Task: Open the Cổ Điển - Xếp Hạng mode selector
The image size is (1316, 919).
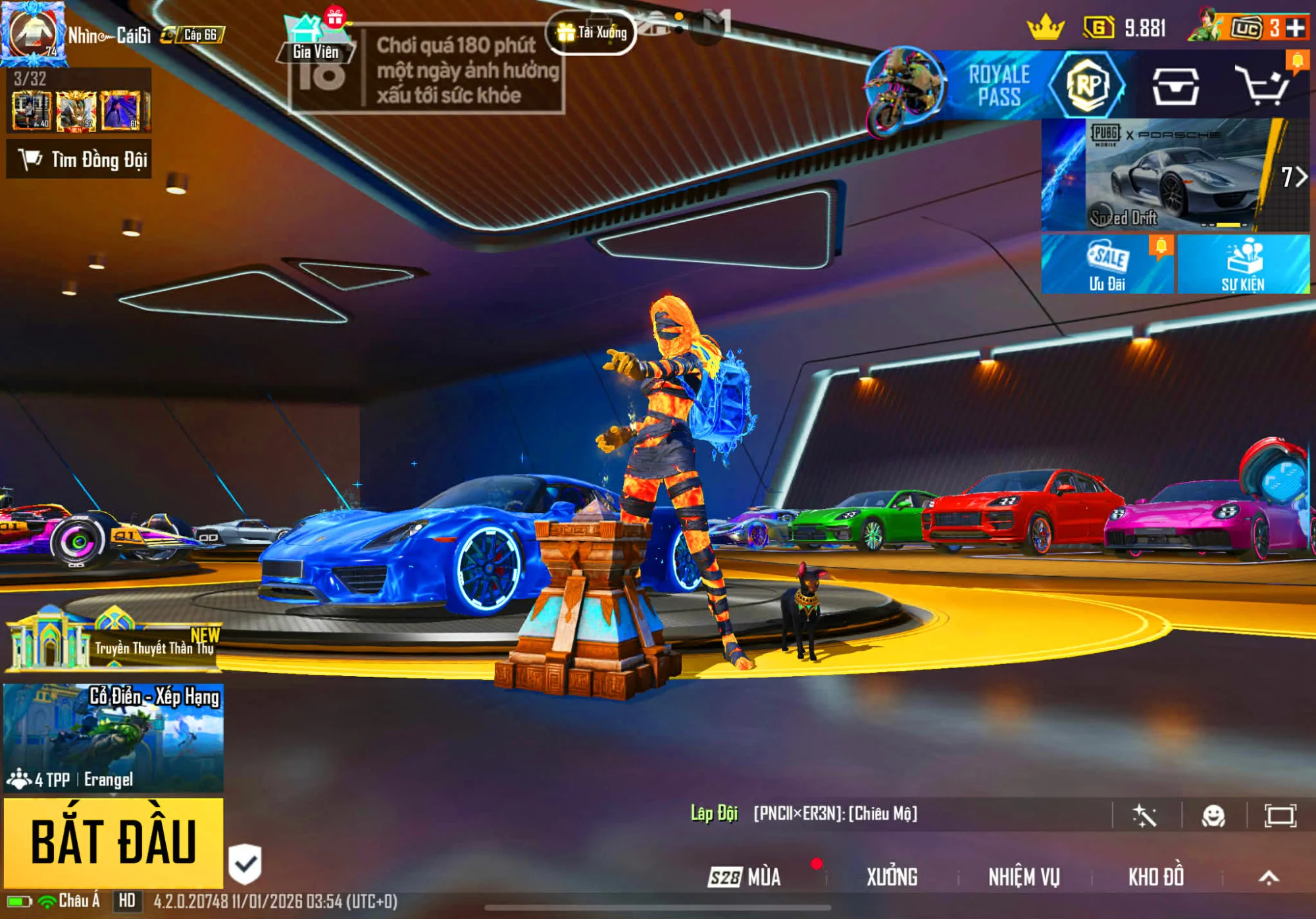Action: [113, 737]
